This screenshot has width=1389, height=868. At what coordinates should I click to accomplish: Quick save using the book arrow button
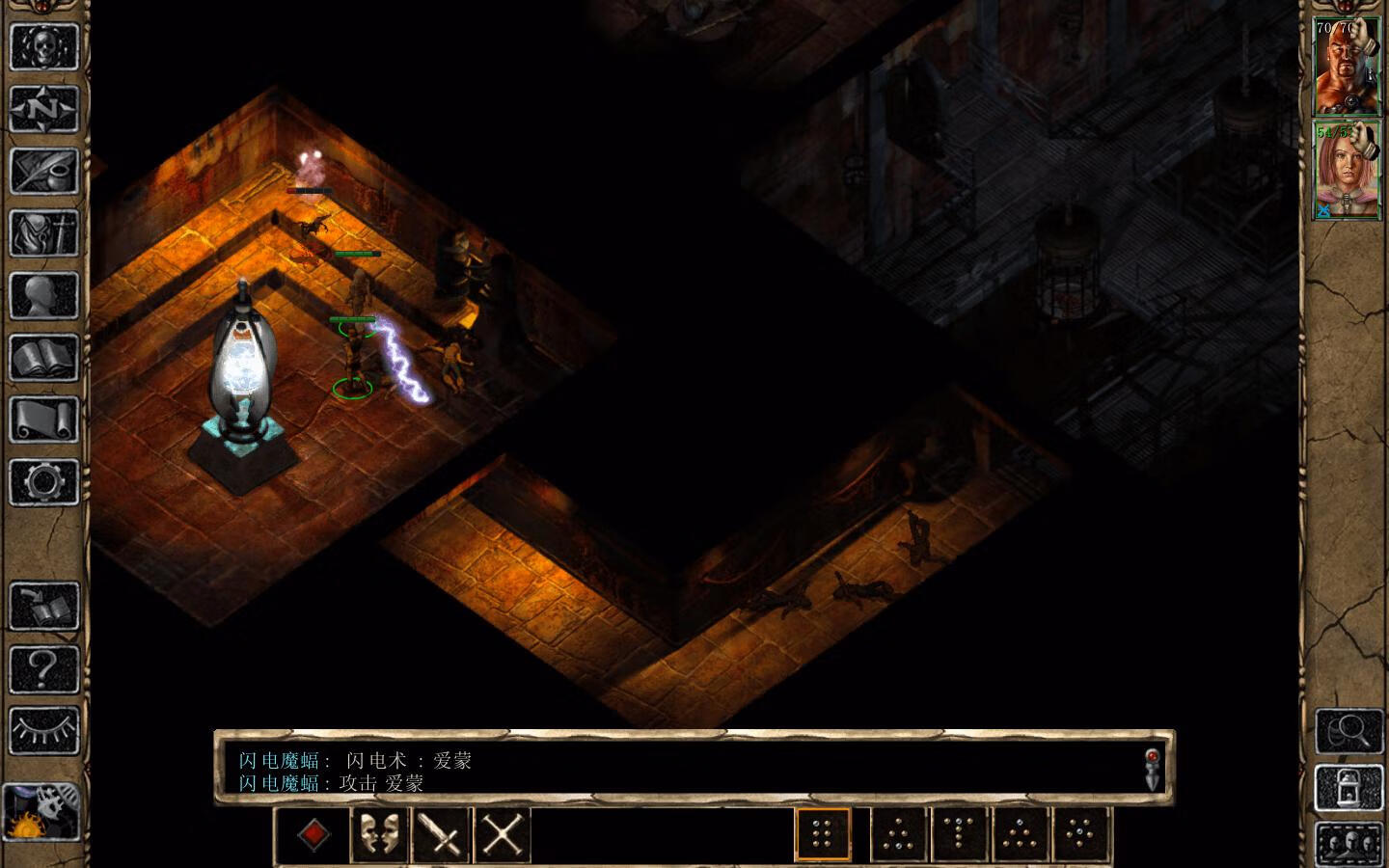pos(43,605)
